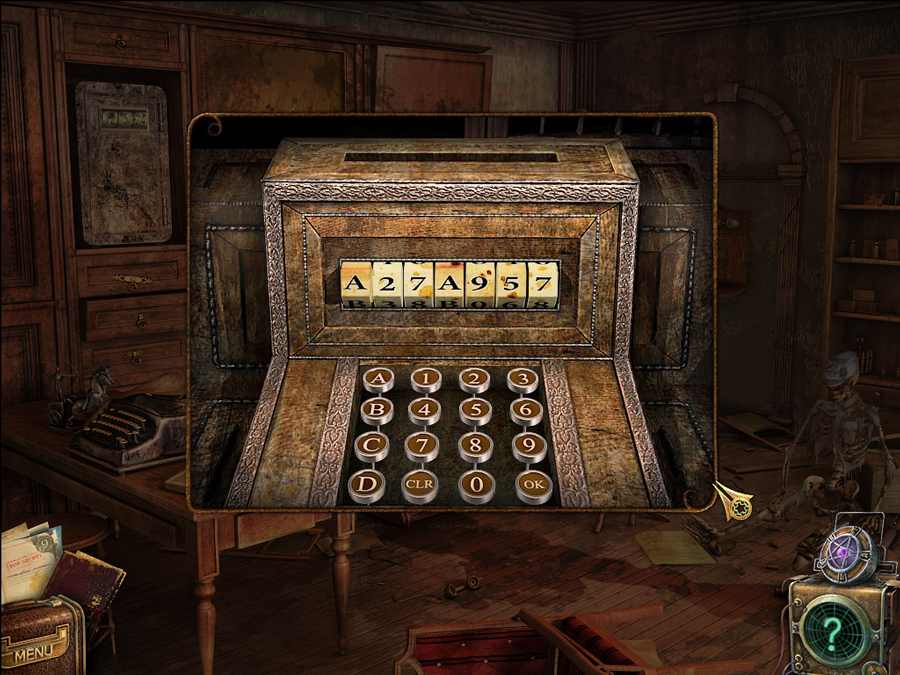Click the number 7 key
Screen dimensions: 900x675
pos(422,443)
